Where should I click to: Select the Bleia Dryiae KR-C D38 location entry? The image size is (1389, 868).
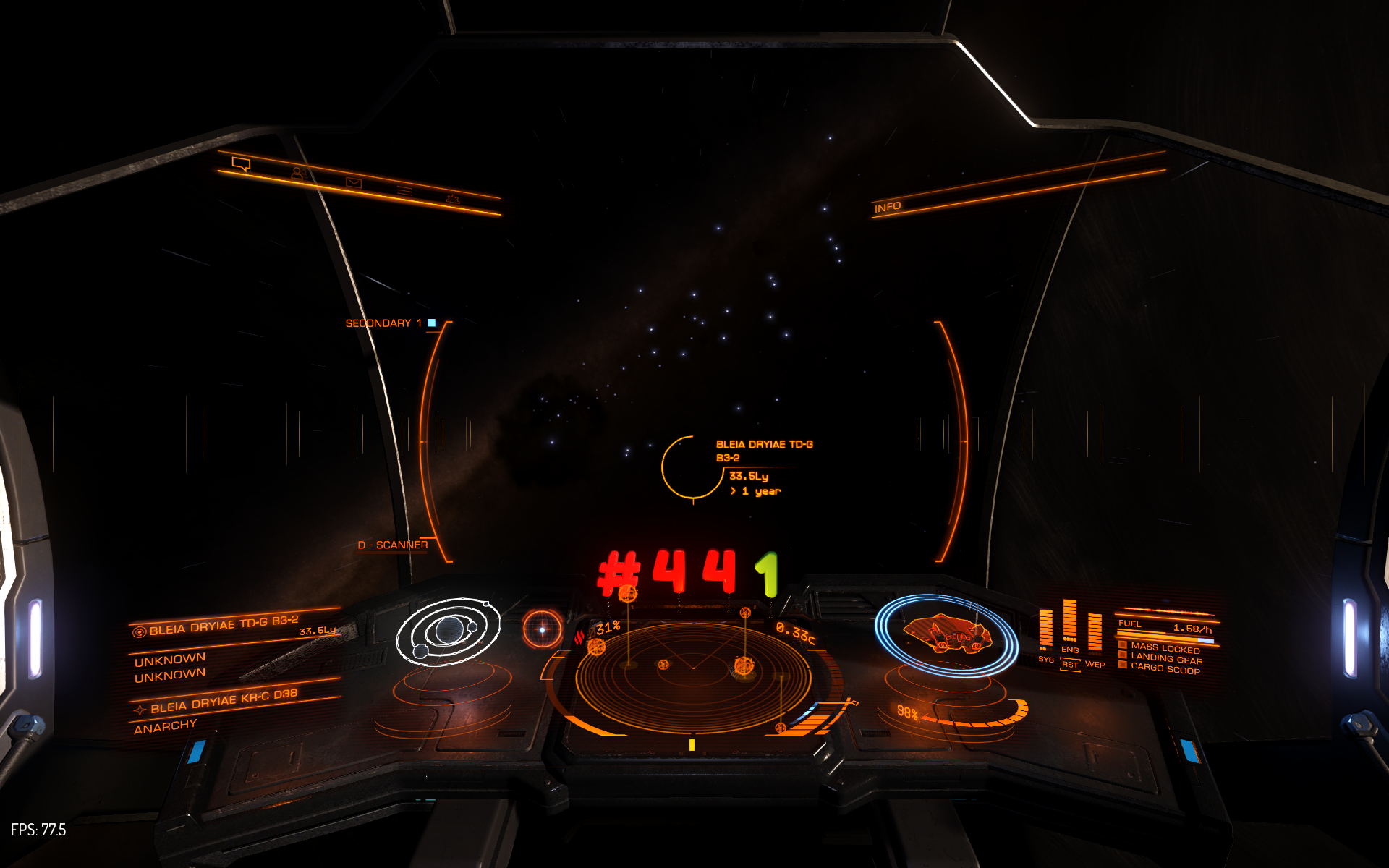[223, 700]
